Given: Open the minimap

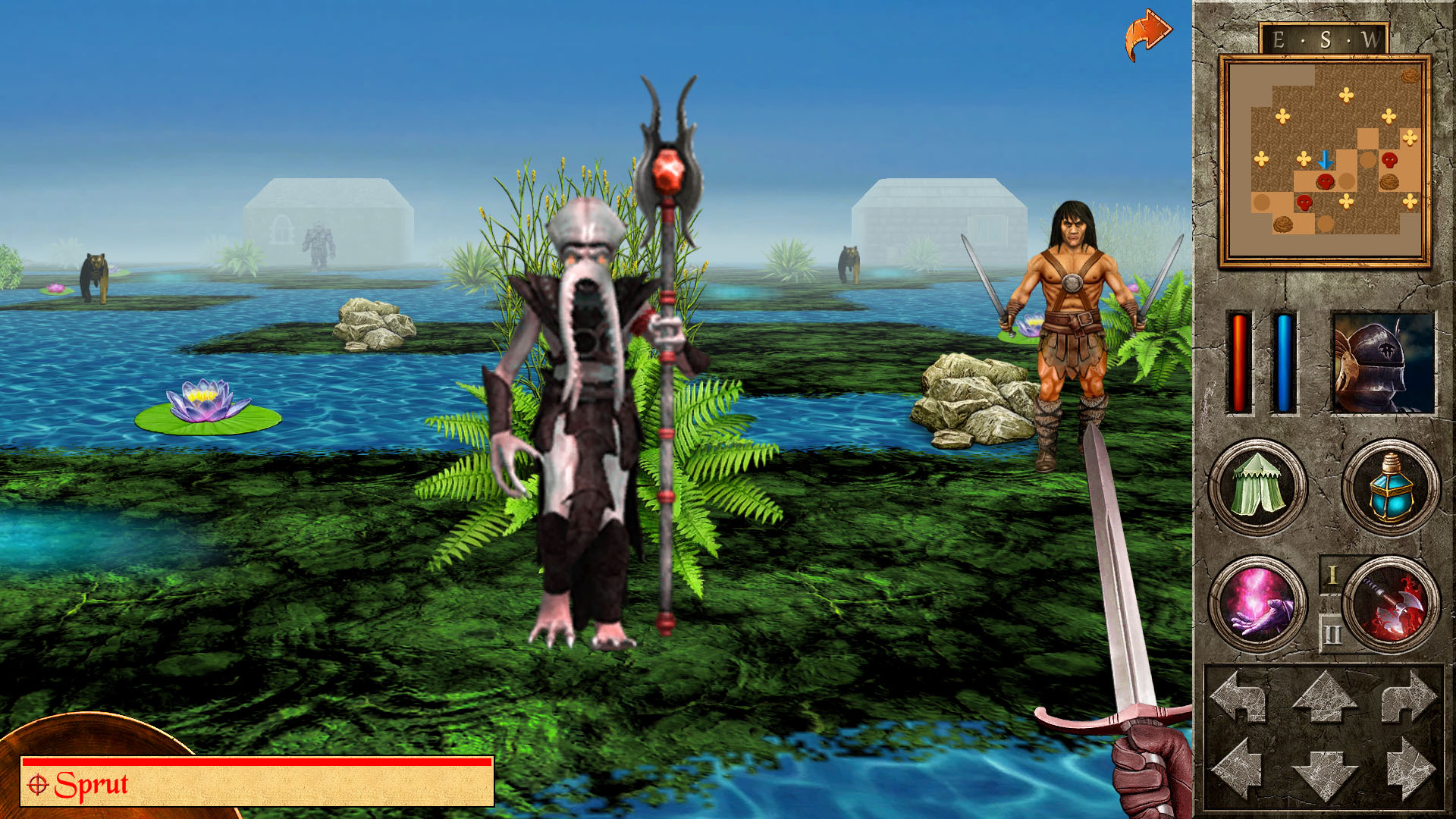Looking at the screenshot, I should tap(1324, 161).
